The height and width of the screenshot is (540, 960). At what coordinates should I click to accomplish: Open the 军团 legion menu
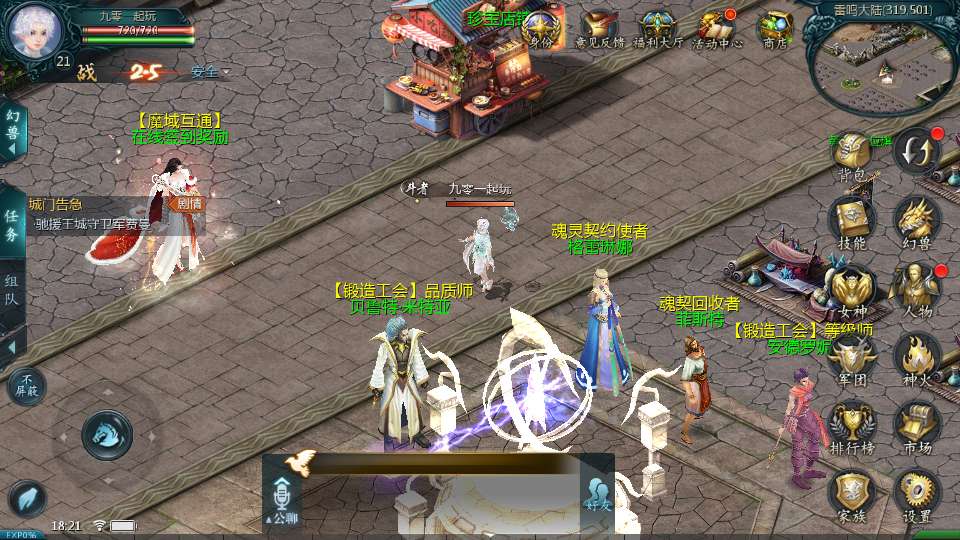coord(852,358)
